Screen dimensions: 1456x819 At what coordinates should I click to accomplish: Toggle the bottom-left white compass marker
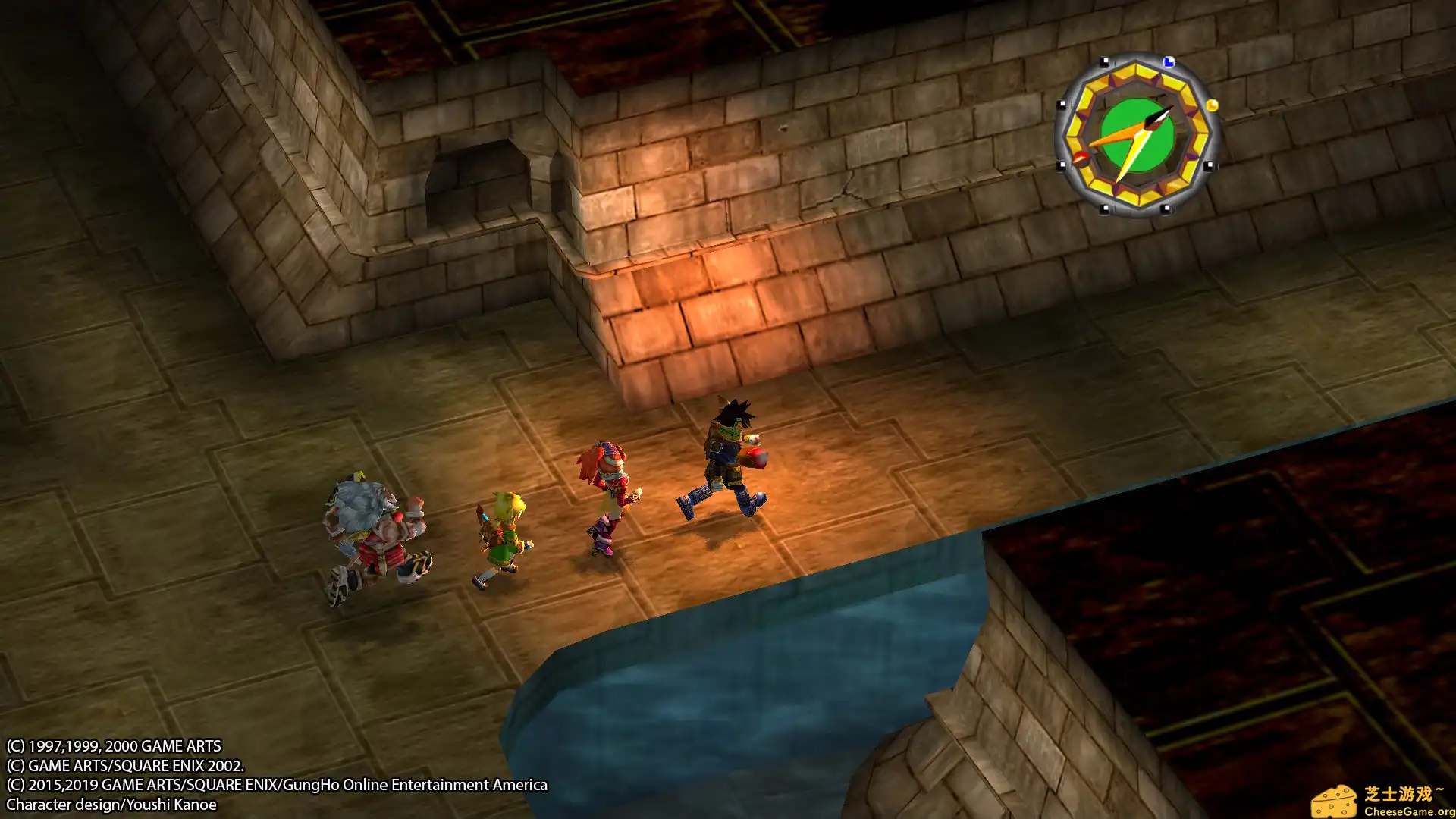pyautogui.click(x=1062, y=165)
